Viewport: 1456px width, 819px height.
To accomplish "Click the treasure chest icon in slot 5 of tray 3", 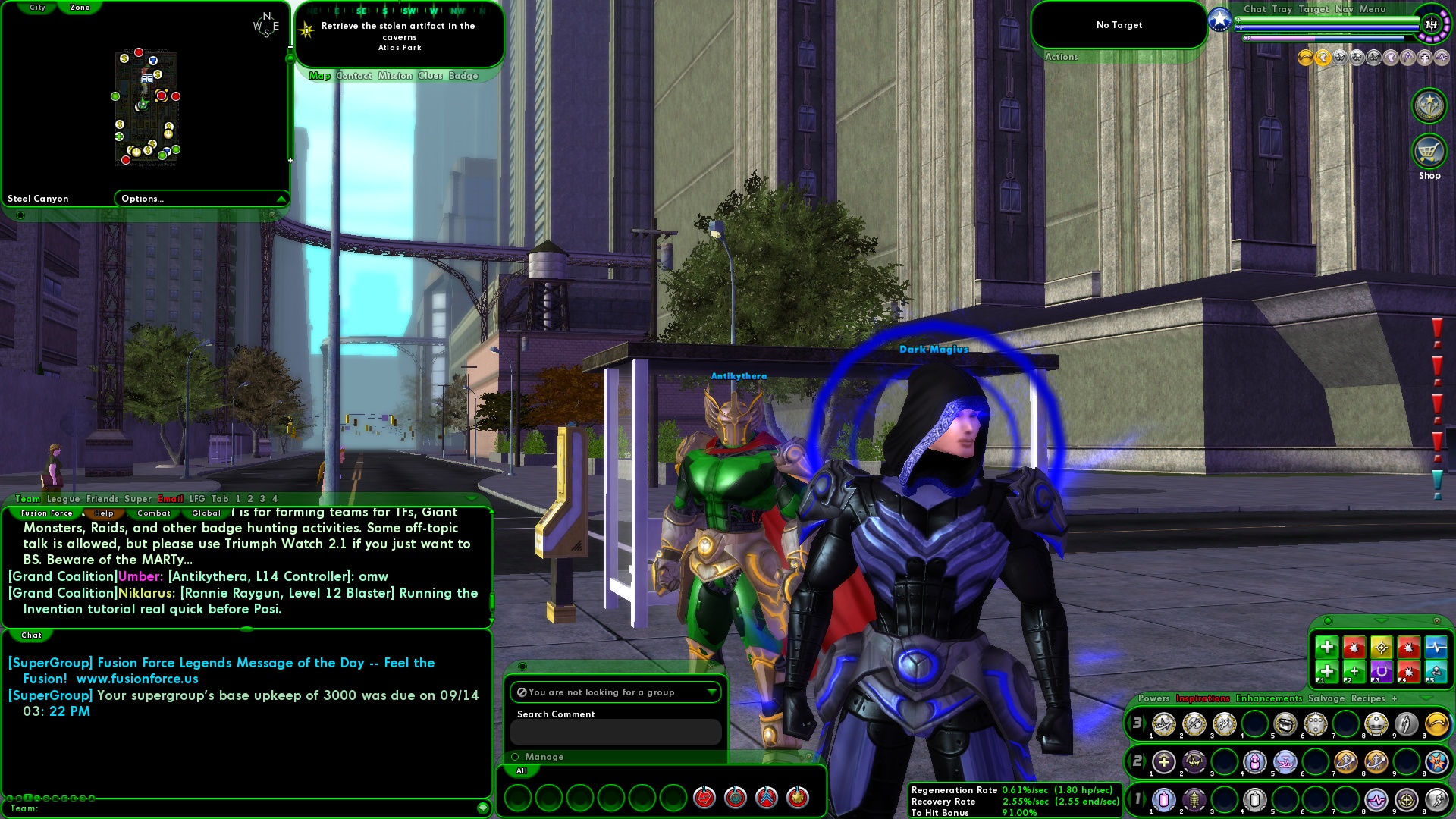I will [x=1287, y=725].
